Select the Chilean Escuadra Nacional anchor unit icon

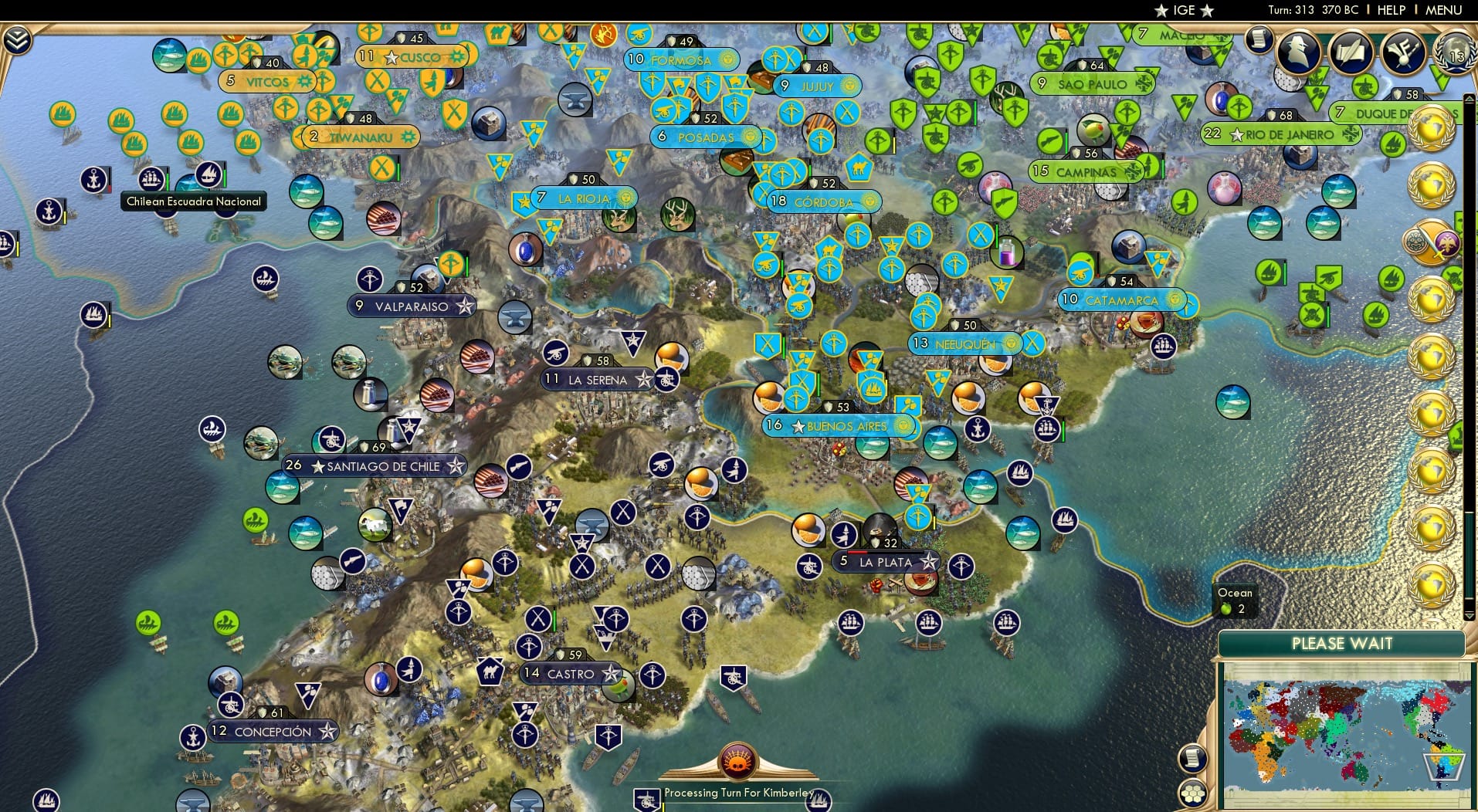tap(93, 179)
